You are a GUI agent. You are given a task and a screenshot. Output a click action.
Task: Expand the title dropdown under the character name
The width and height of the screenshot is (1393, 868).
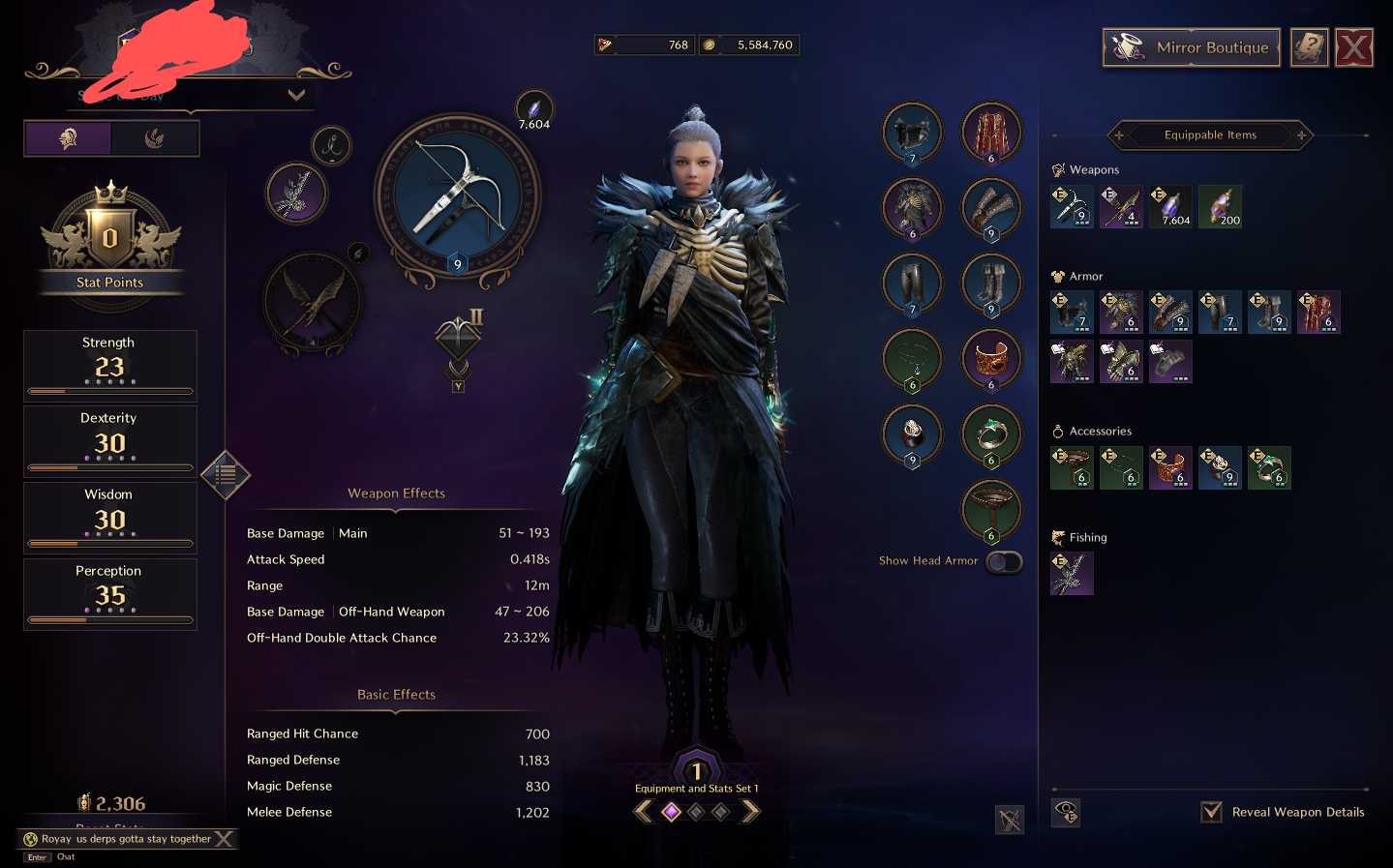[x=296, y=95]
